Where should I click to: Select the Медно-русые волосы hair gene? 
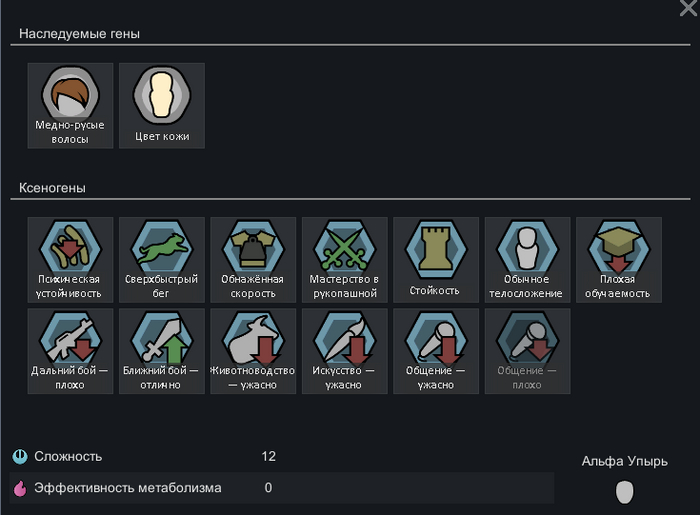pos(71,105)
